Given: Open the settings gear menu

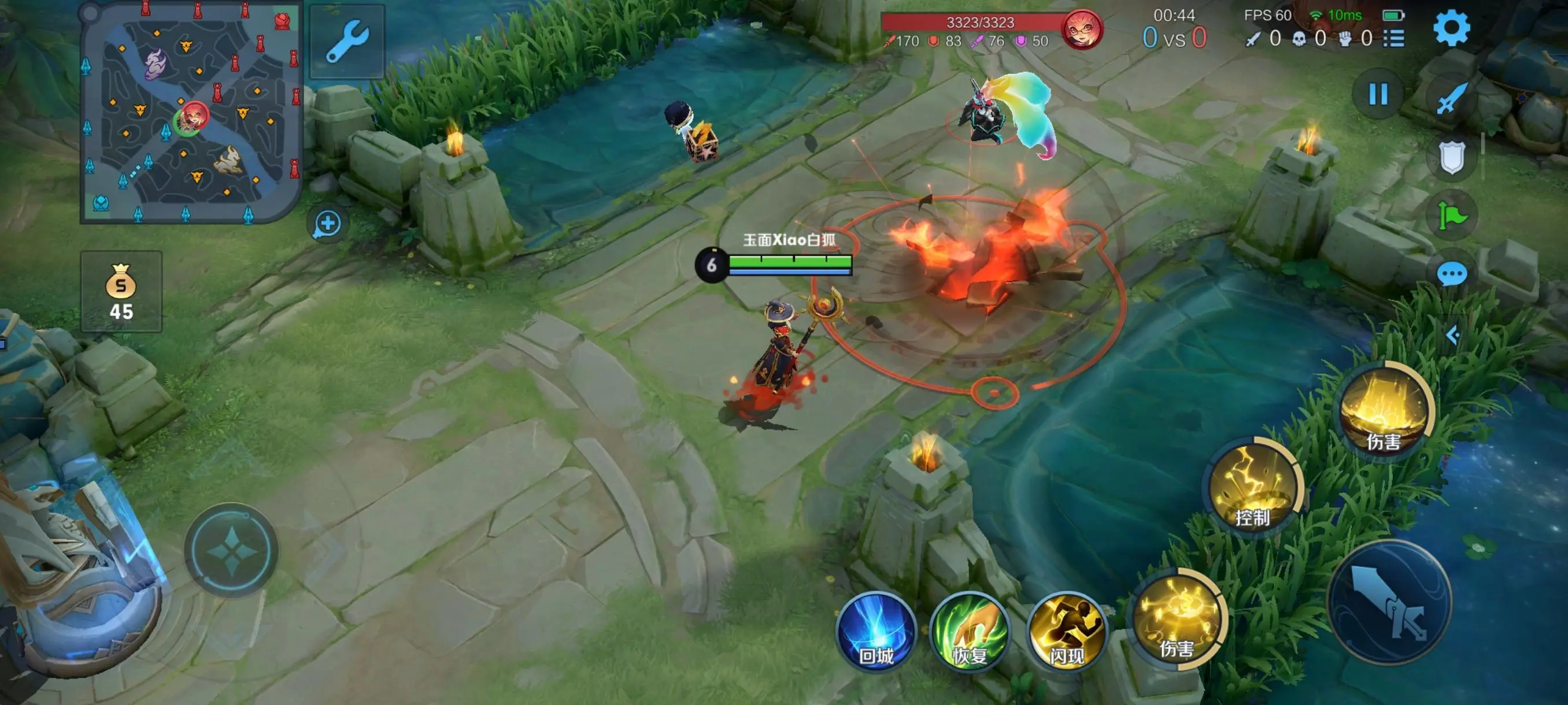Looking at the screenshot, I should click(x=1451, y=28).
